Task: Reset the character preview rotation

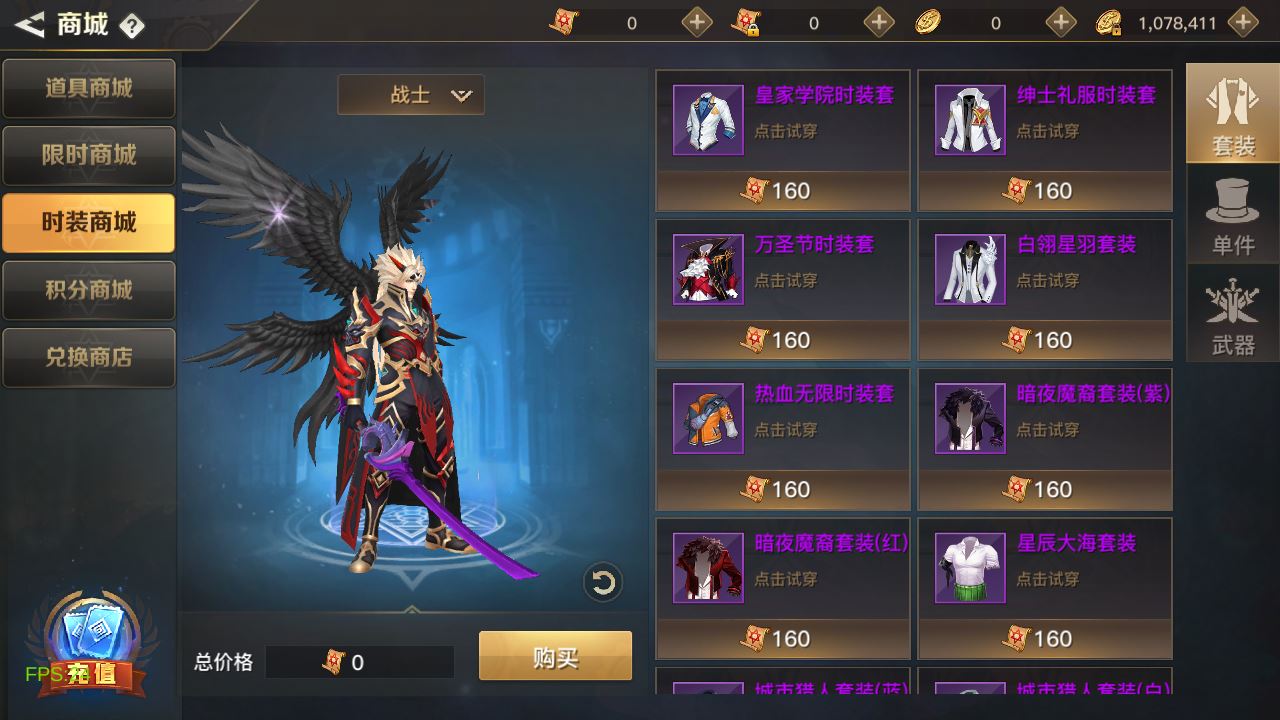Action: click(x=603, y=582)
